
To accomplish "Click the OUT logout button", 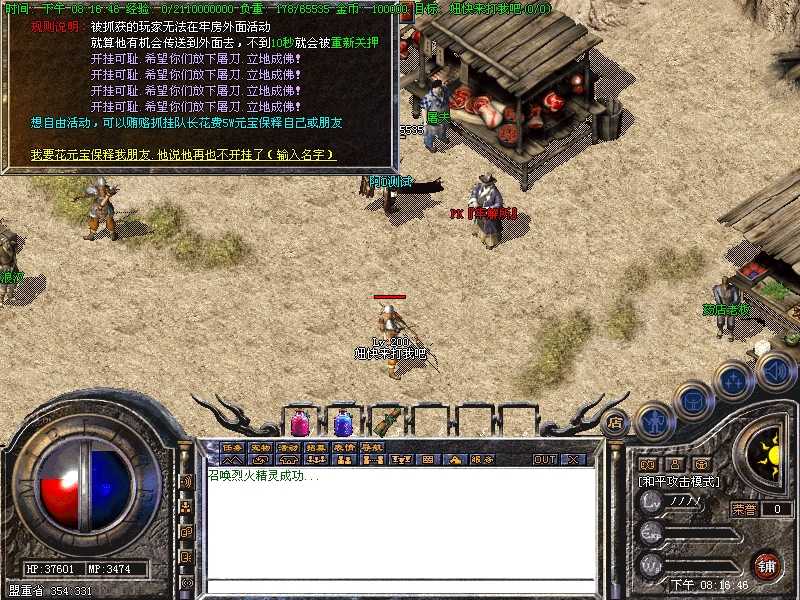I will tap(544, 460).
